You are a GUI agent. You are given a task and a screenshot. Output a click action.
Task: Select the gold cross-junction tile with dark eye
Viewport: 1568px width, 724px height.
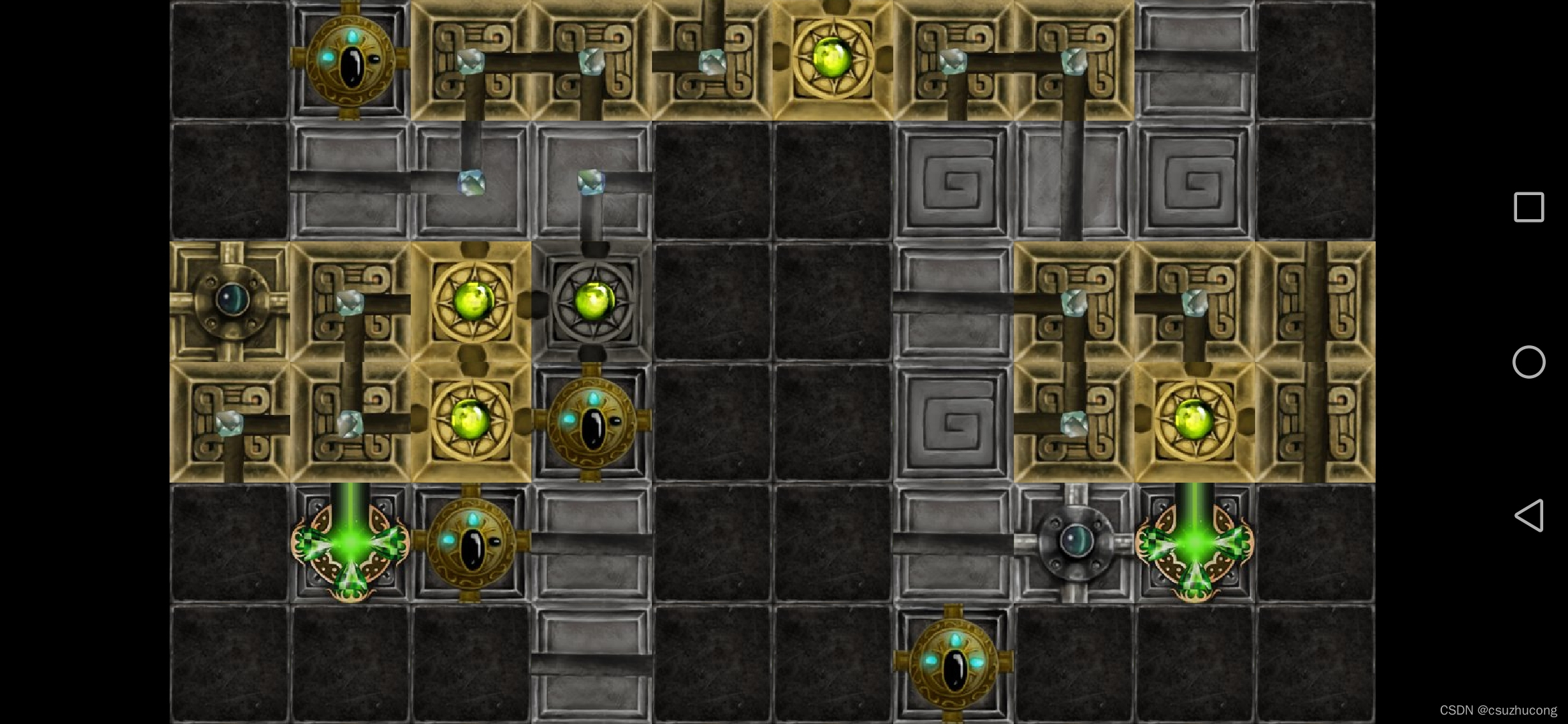[x=230, y=301]
